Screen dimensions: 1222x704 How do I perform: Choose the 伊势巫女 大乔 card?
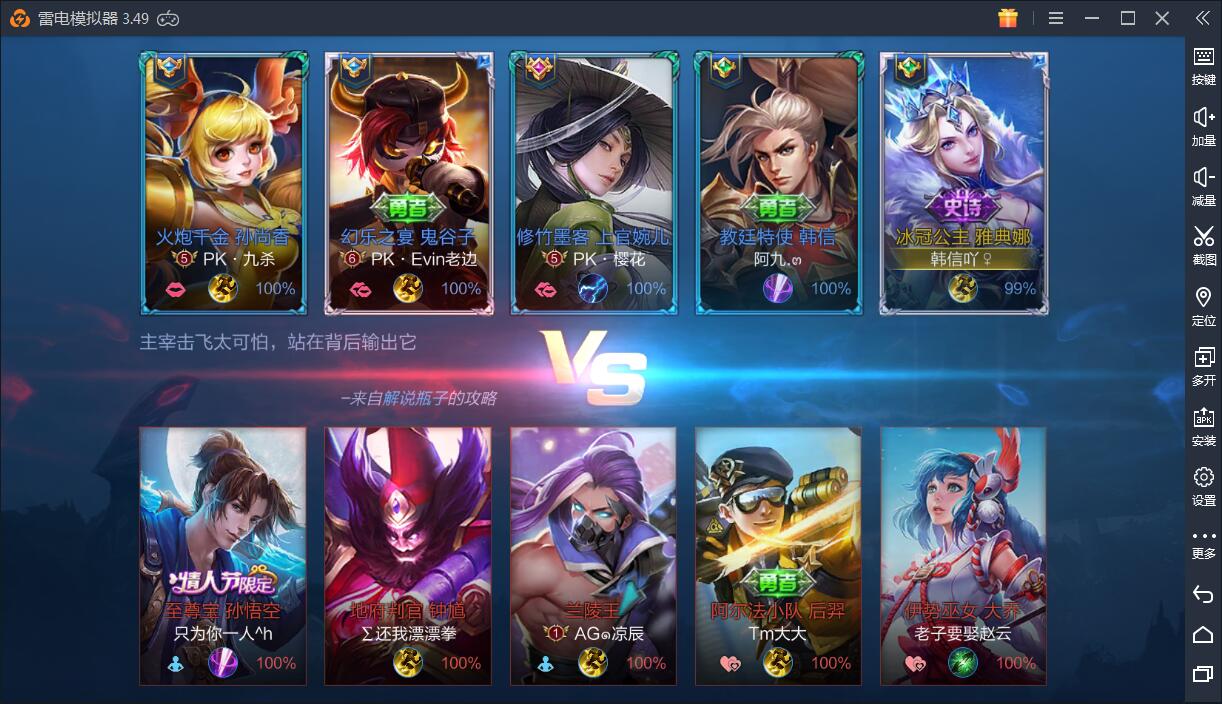tap(964, 555)
